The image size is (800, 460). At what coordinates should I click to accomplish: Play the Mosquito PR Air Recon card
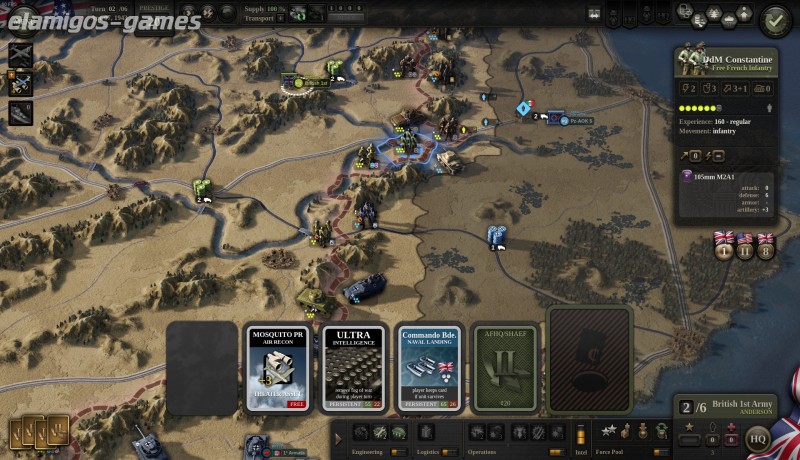point(280,367)
